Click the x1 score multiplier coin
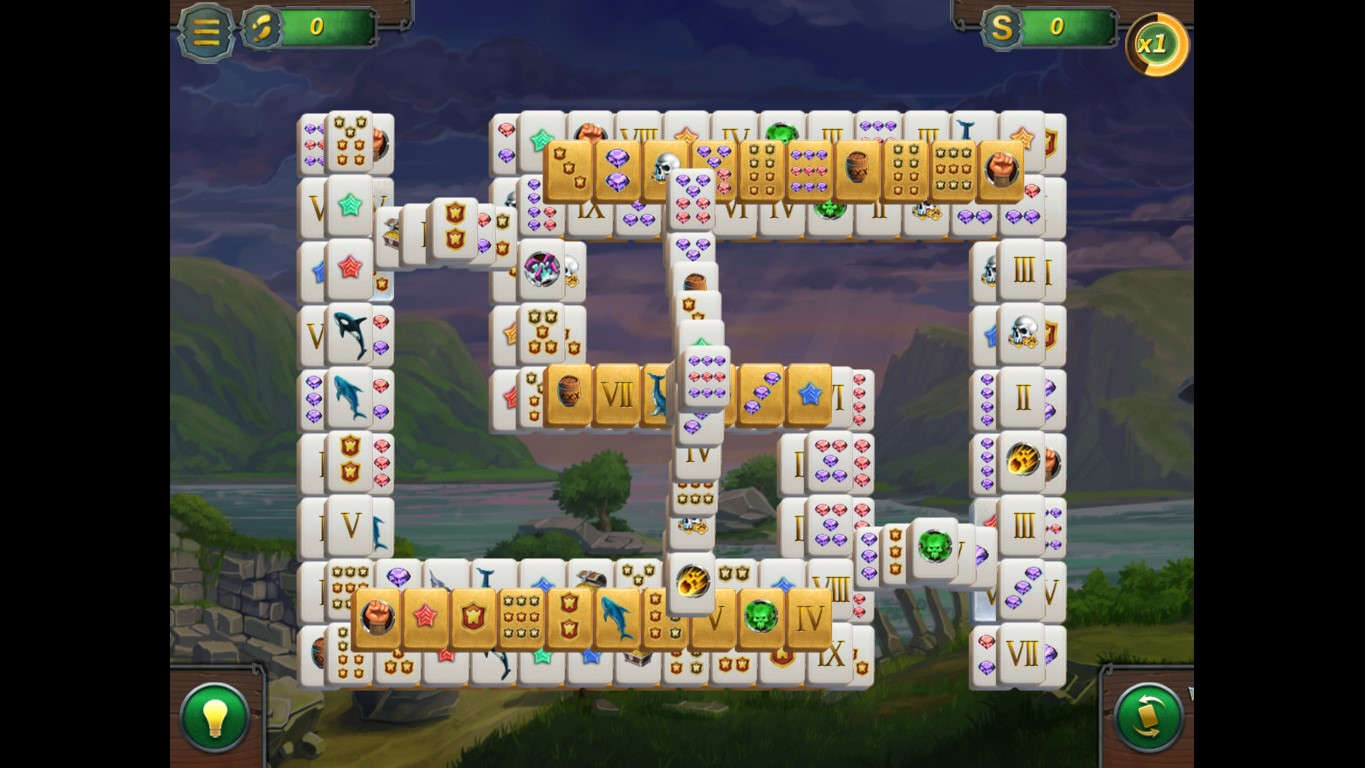1365x768 pixels. (x=1155, y=44)
